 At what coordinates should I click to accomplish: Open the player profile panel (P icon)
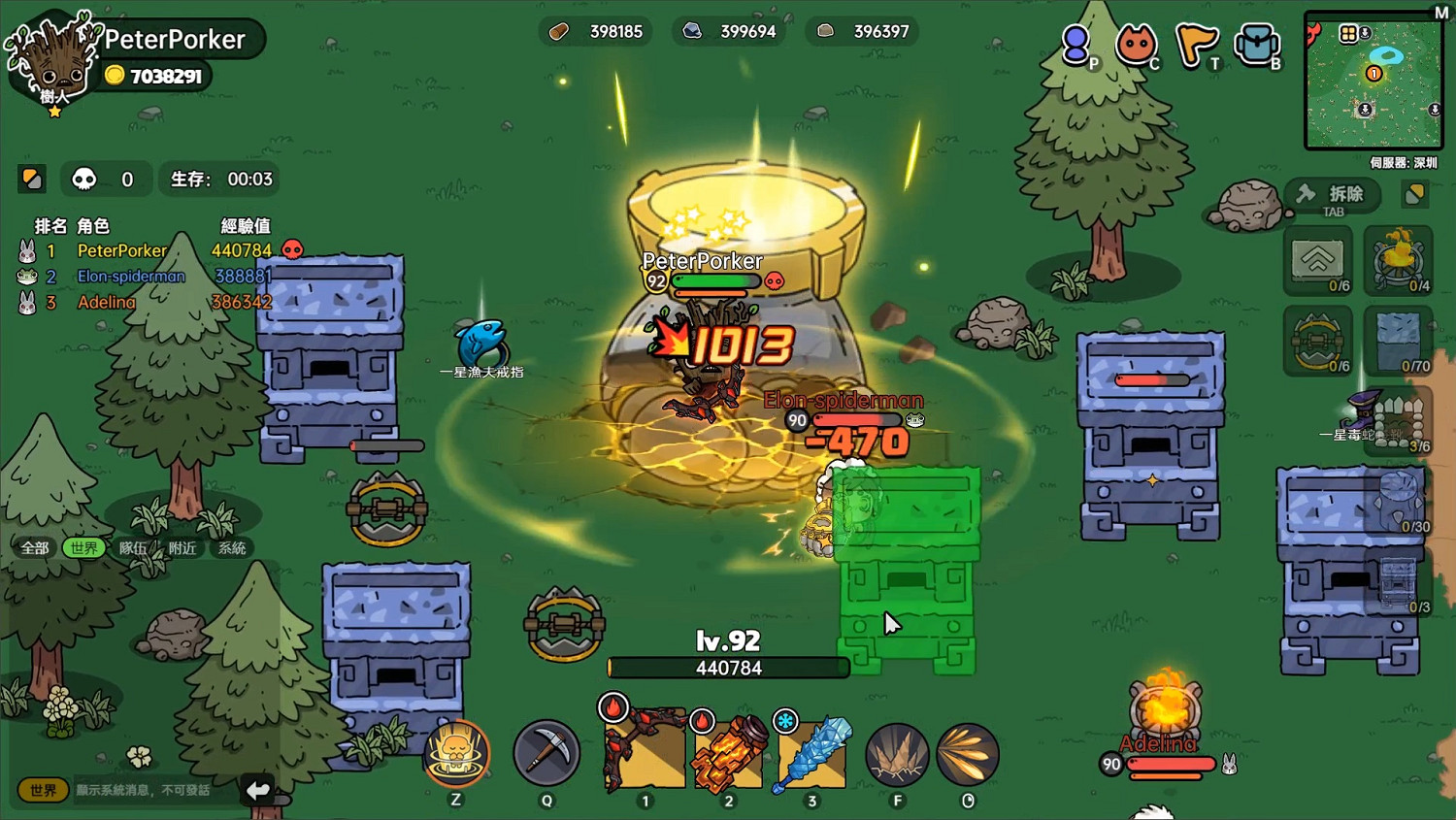coord(1077,46)
